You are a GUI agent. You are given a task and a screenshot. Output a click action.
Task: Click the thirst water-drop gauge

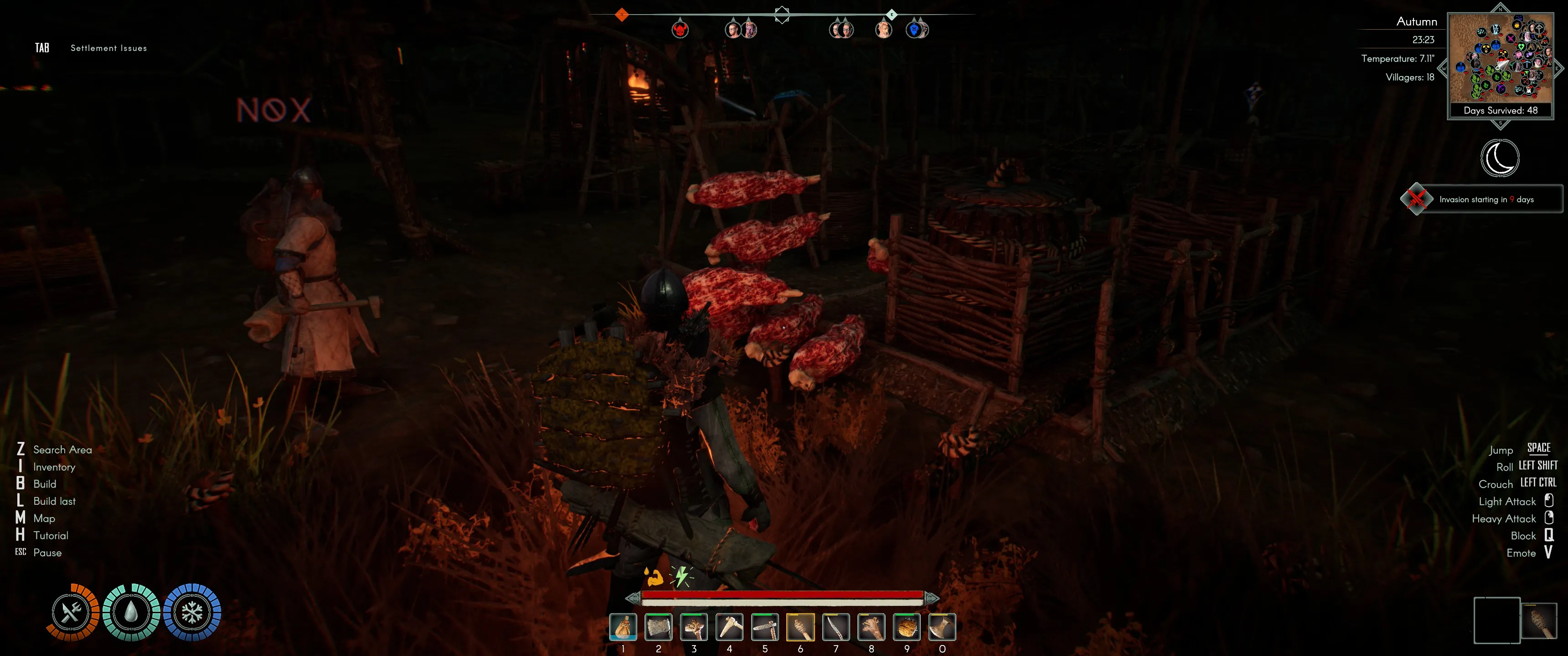(131, 612)
